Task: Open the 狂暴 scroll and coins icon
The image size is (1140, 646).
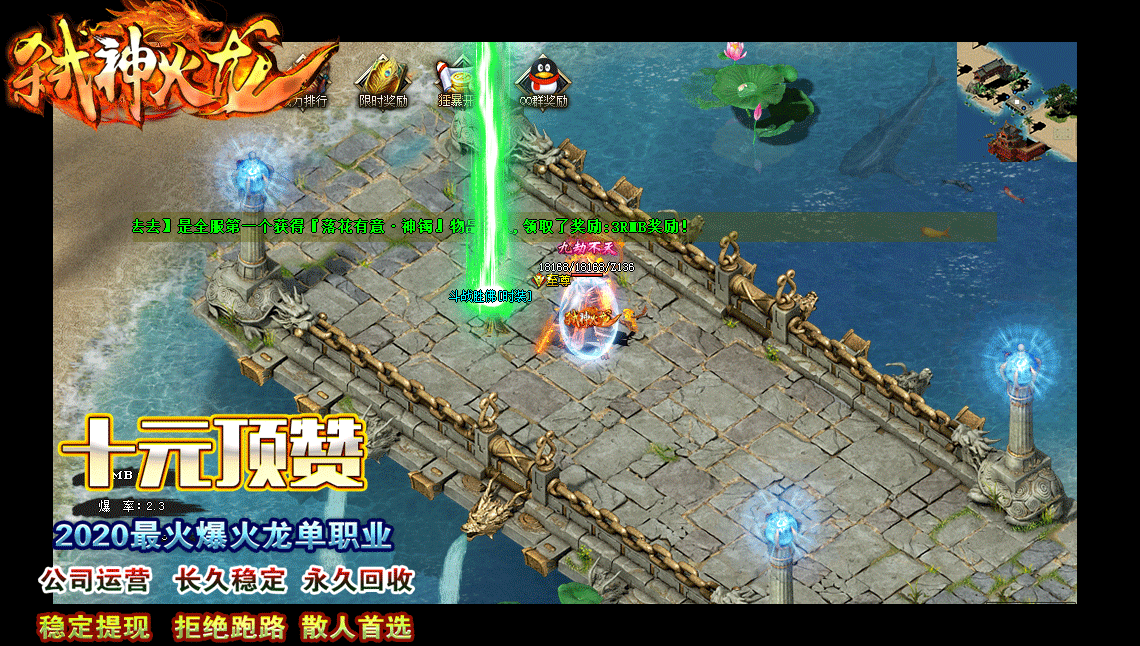Action: [453, 77]
